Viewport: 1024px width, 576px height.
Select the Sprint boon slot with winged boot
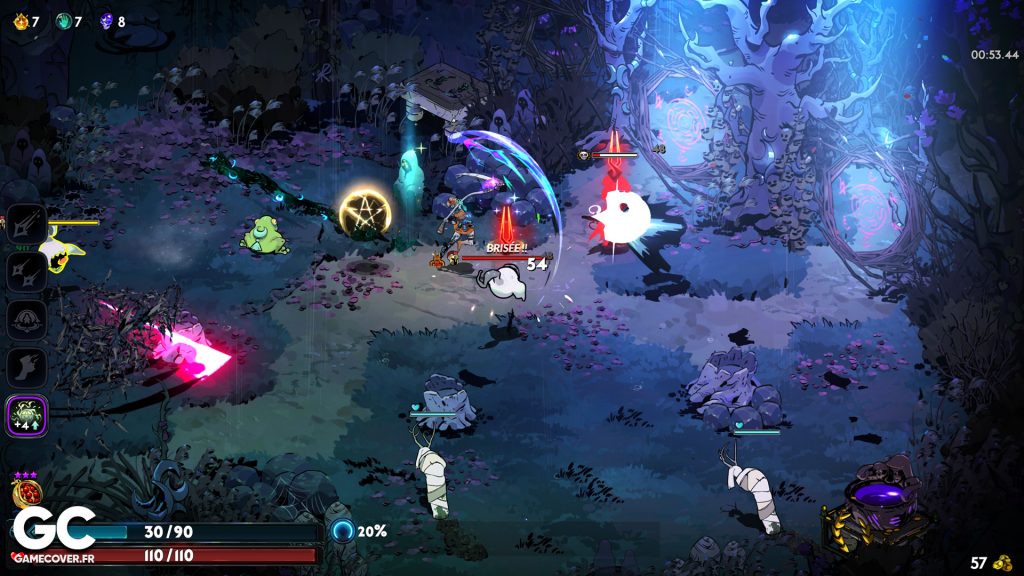pos(26,367)
